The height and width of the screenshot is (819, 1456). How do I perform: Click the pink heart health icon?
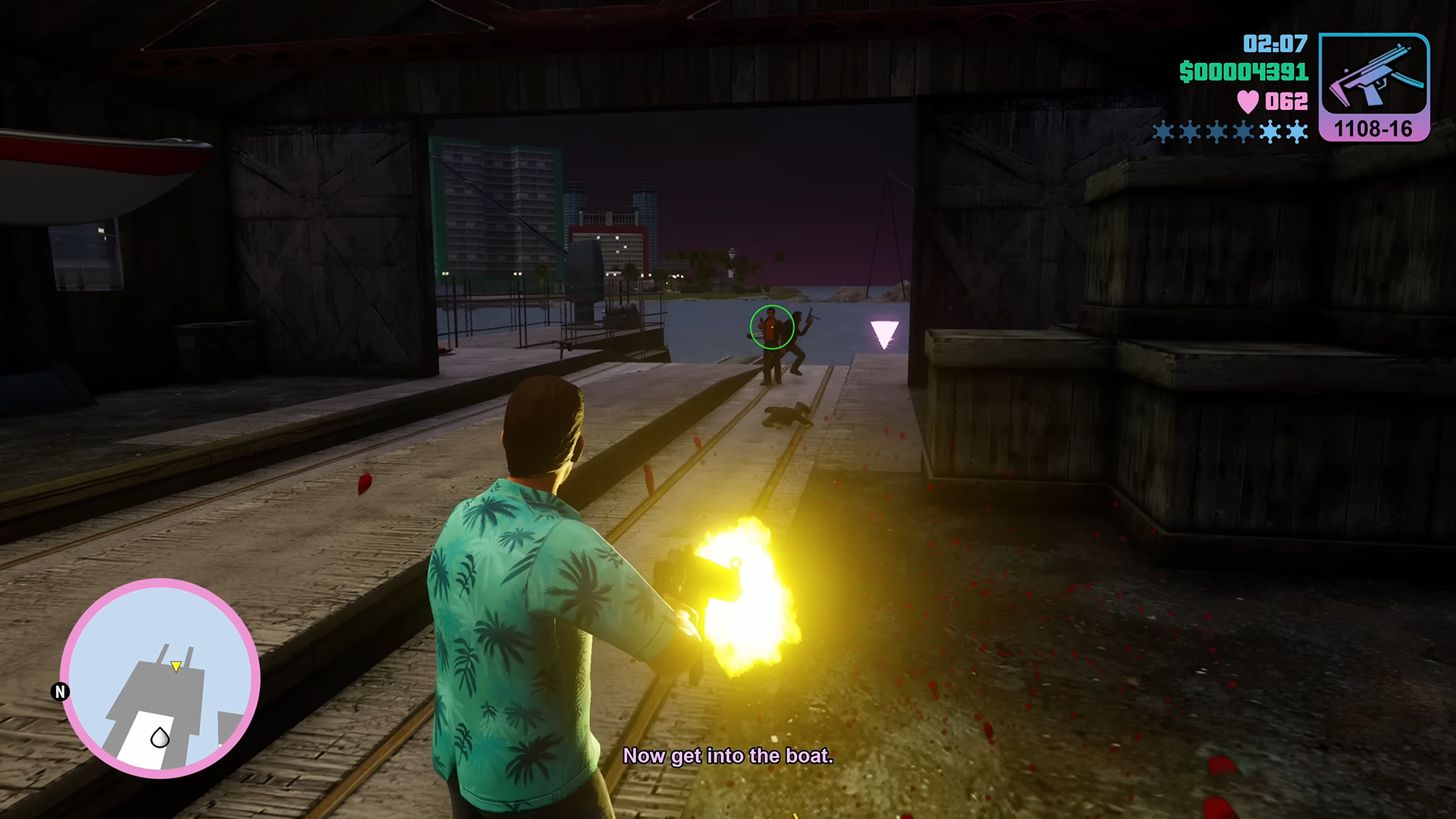coord(1250,101)
